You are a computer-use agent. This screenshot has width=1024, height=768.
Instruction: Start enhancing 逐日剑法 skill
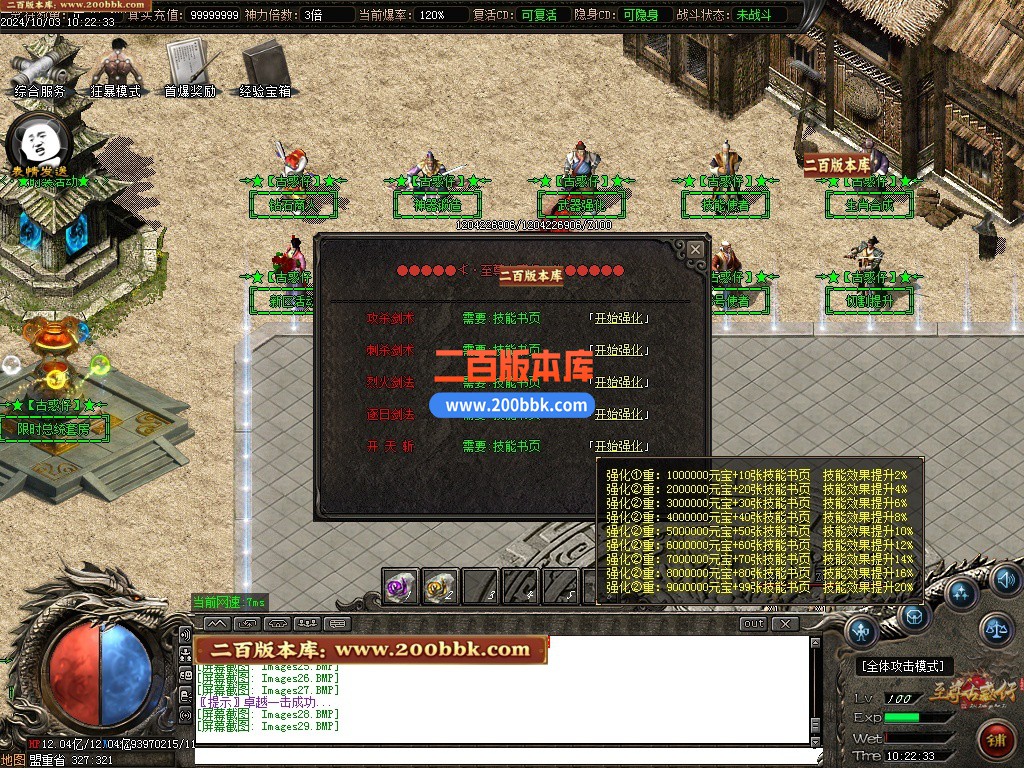(620, 414)
